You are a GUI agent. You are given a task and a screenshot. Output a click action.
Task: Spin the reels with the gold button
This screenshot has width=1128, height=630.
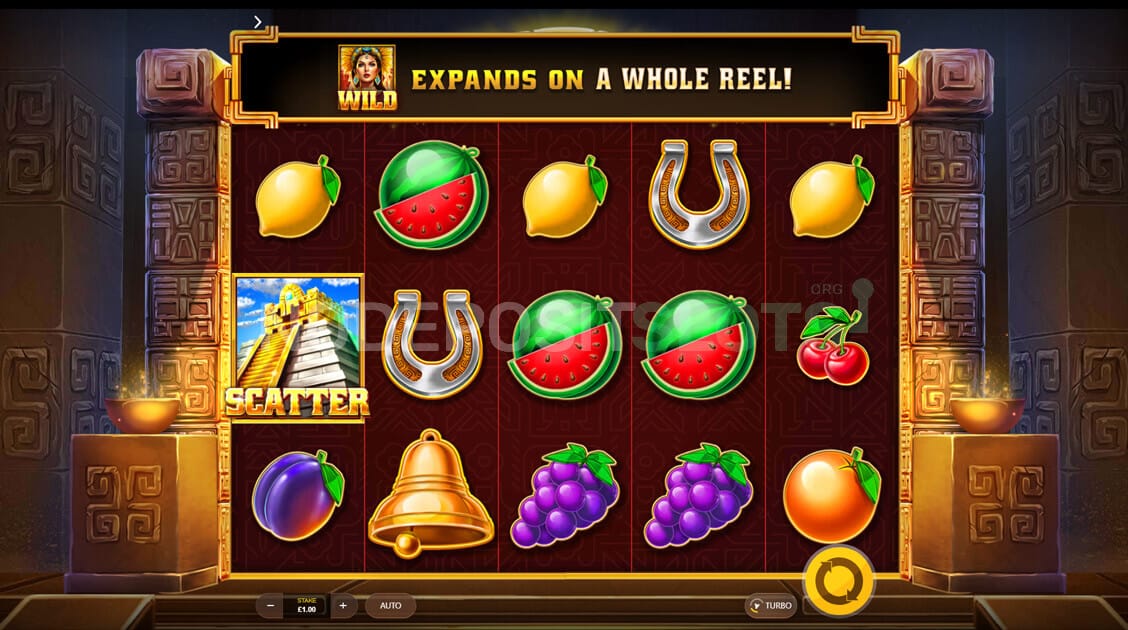(x=838, y=580)
